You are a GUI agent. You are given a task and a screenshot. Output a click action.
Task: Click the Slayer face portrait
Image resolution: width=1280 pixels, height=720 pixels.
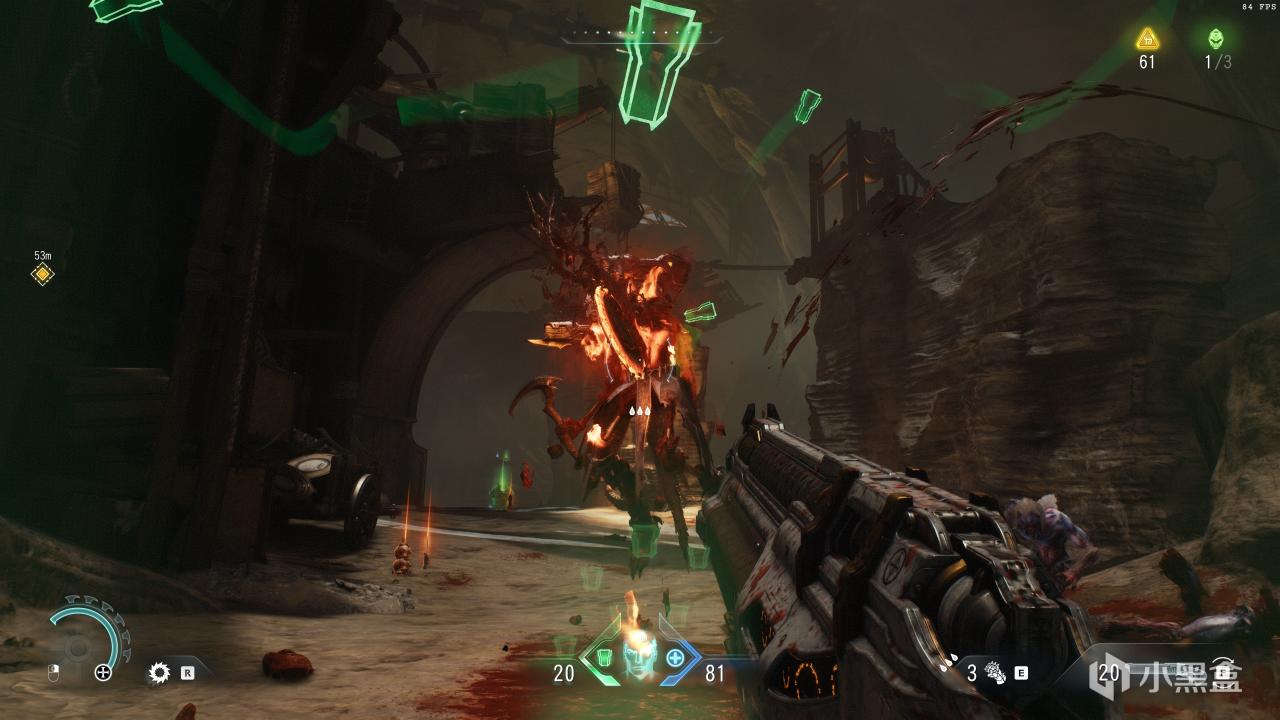[637, 654]
